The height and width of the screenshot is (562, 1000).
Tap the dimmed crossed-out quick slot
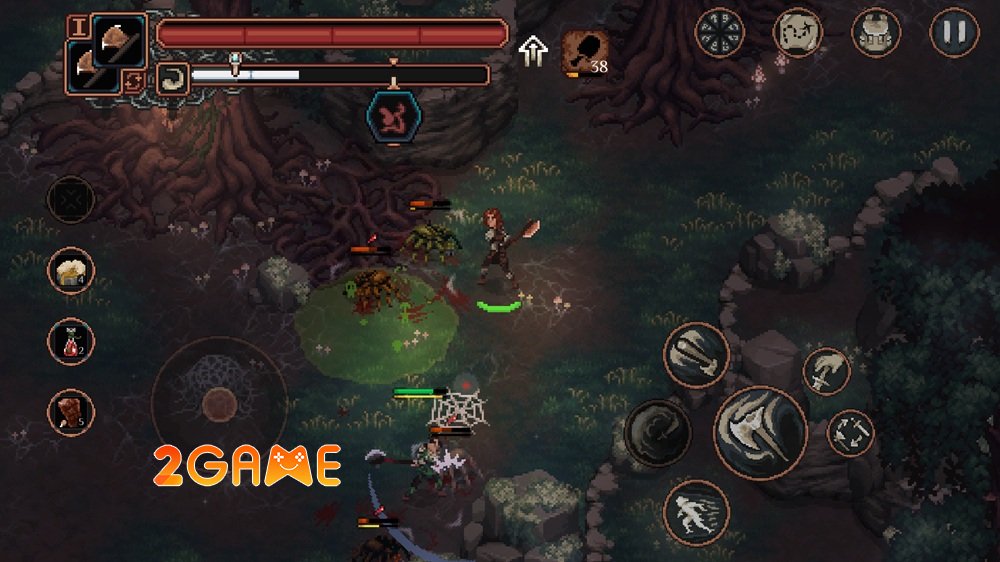pos(71,200)
